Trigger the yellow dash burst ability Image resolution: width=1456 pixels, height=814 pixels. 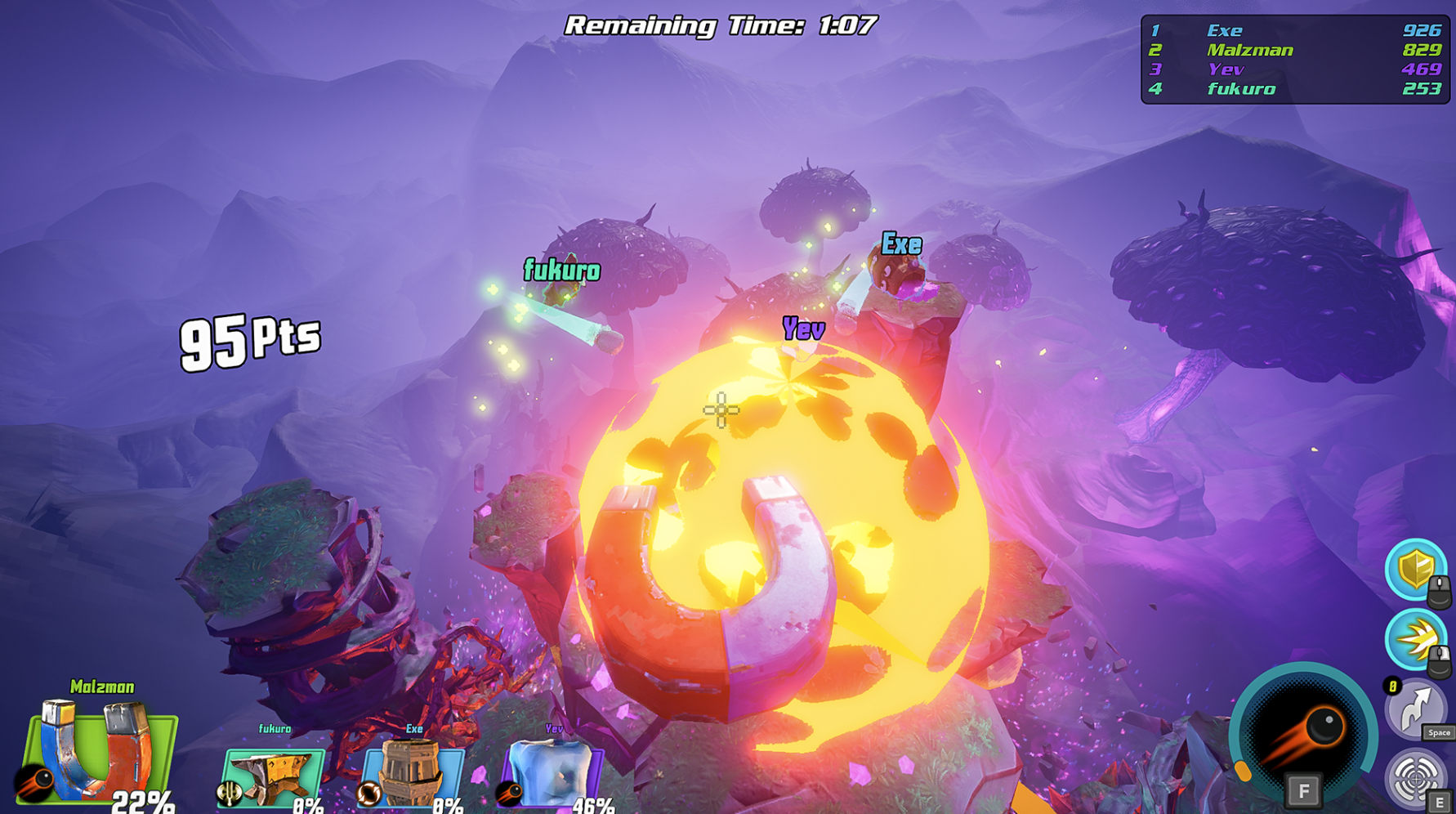point(1415,639)
